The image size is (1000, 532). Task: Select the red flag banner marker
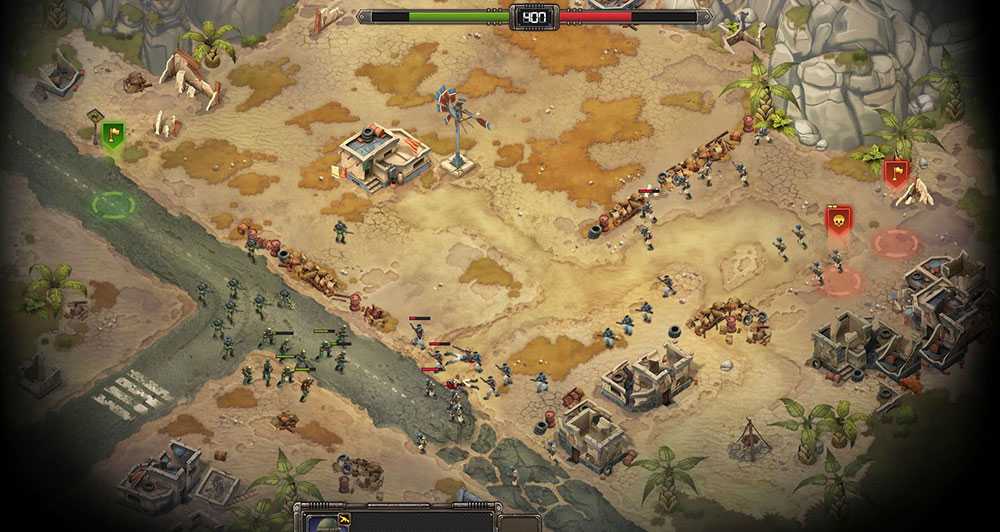896,173
